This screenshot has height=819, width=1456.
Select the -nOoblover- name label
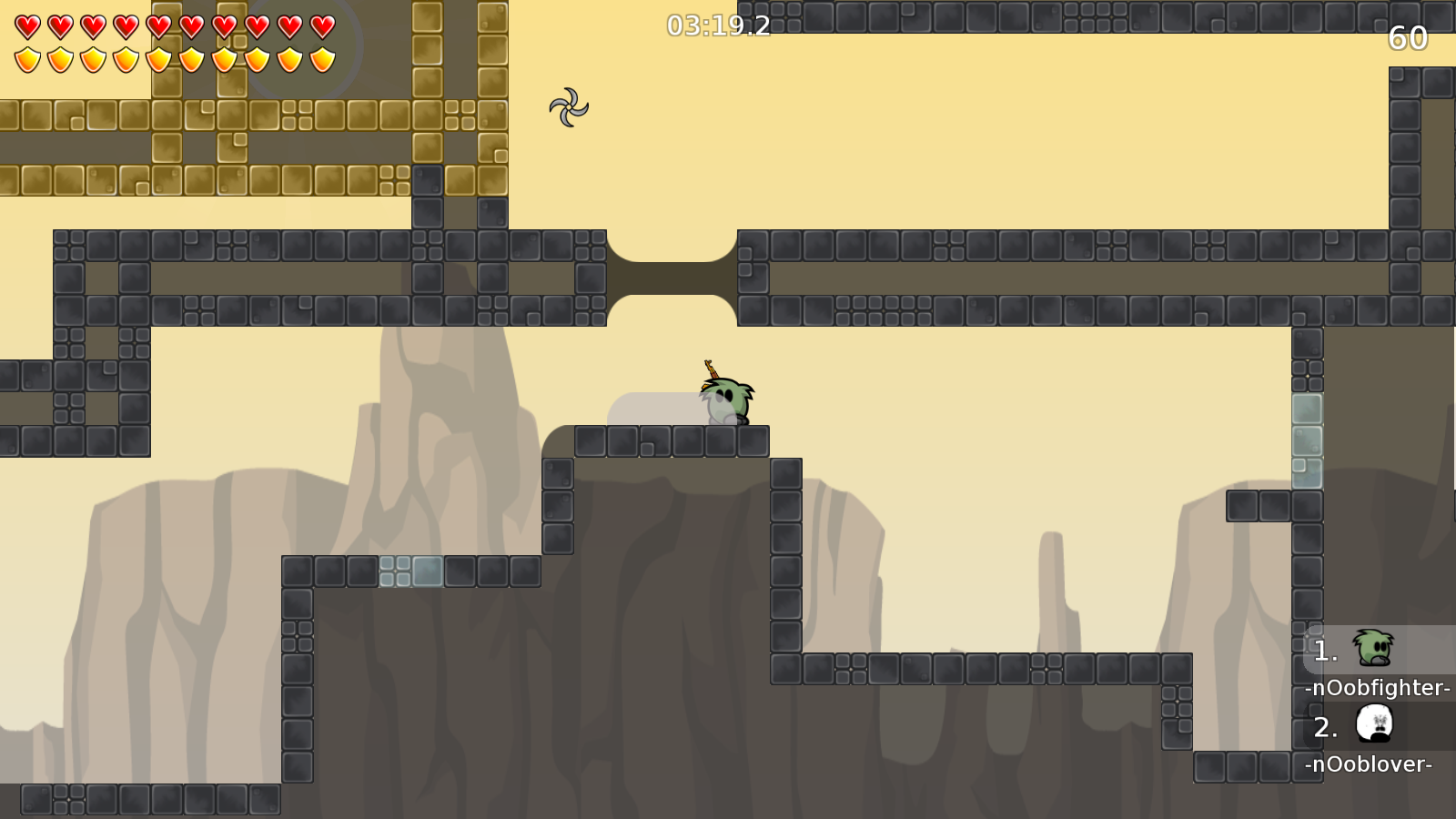[1370, 765]
